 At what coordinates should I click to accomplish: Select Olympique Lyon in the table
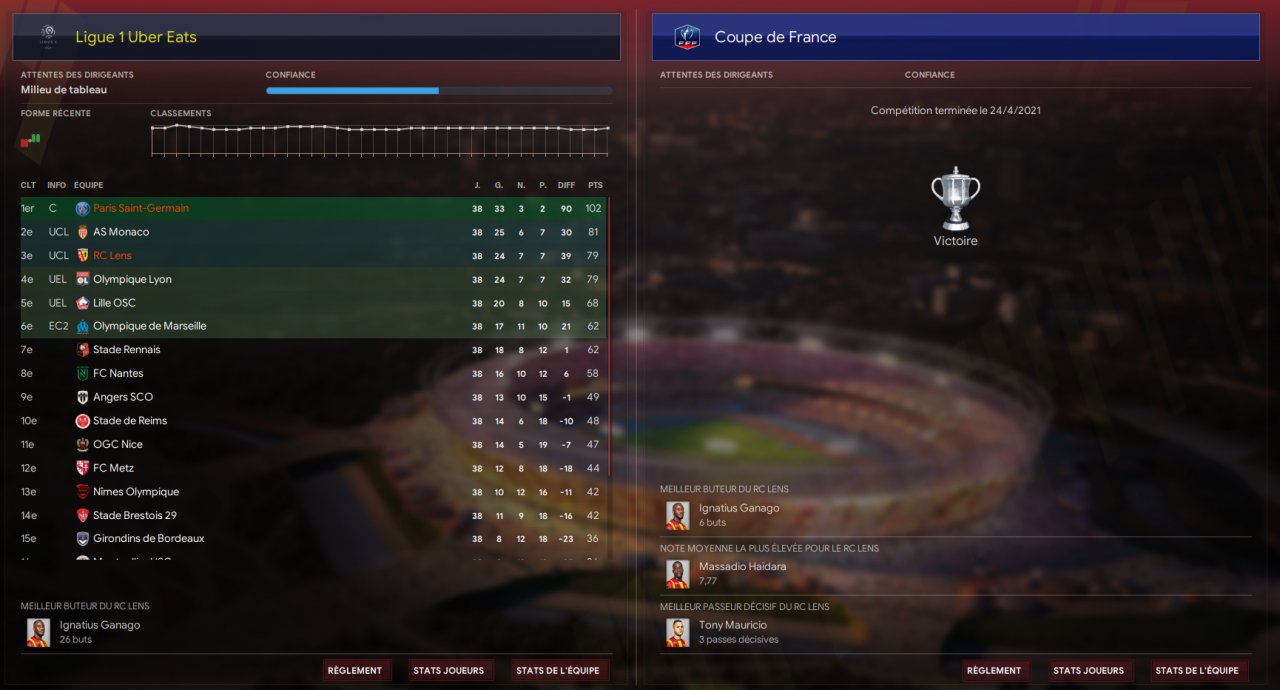pos(132,279)
